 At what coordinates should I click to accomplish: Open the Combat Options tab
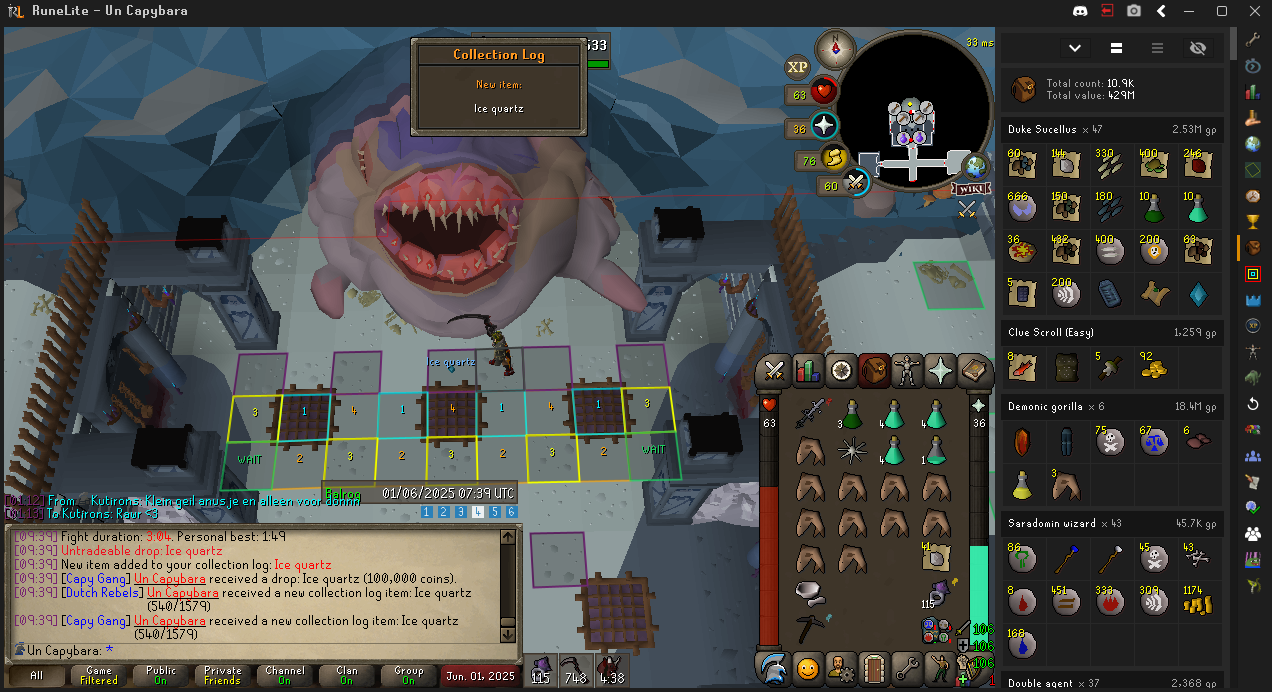[x=773, y=371]
